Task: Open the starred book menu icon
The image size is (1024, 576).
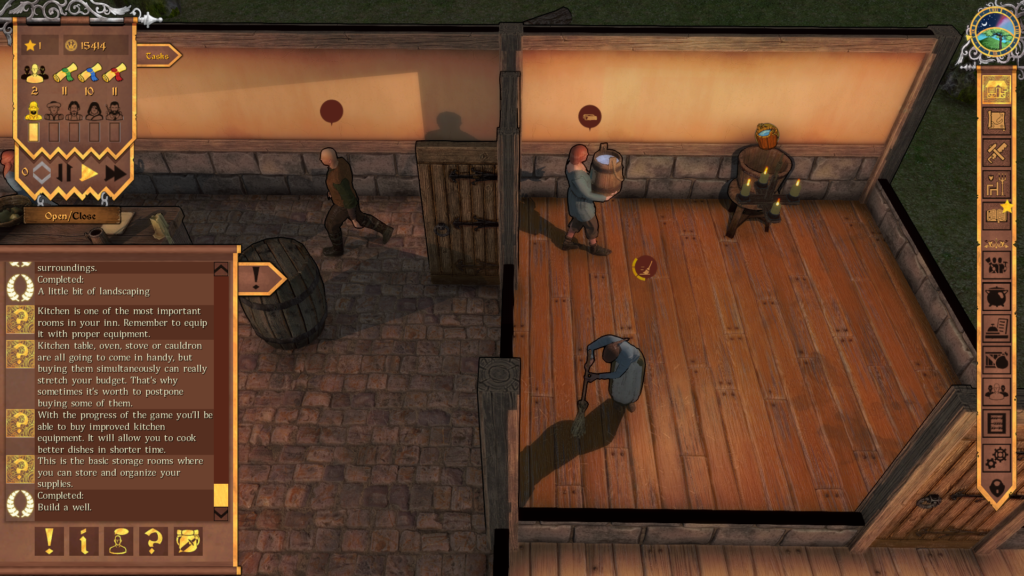Action: tap(995, 214)
